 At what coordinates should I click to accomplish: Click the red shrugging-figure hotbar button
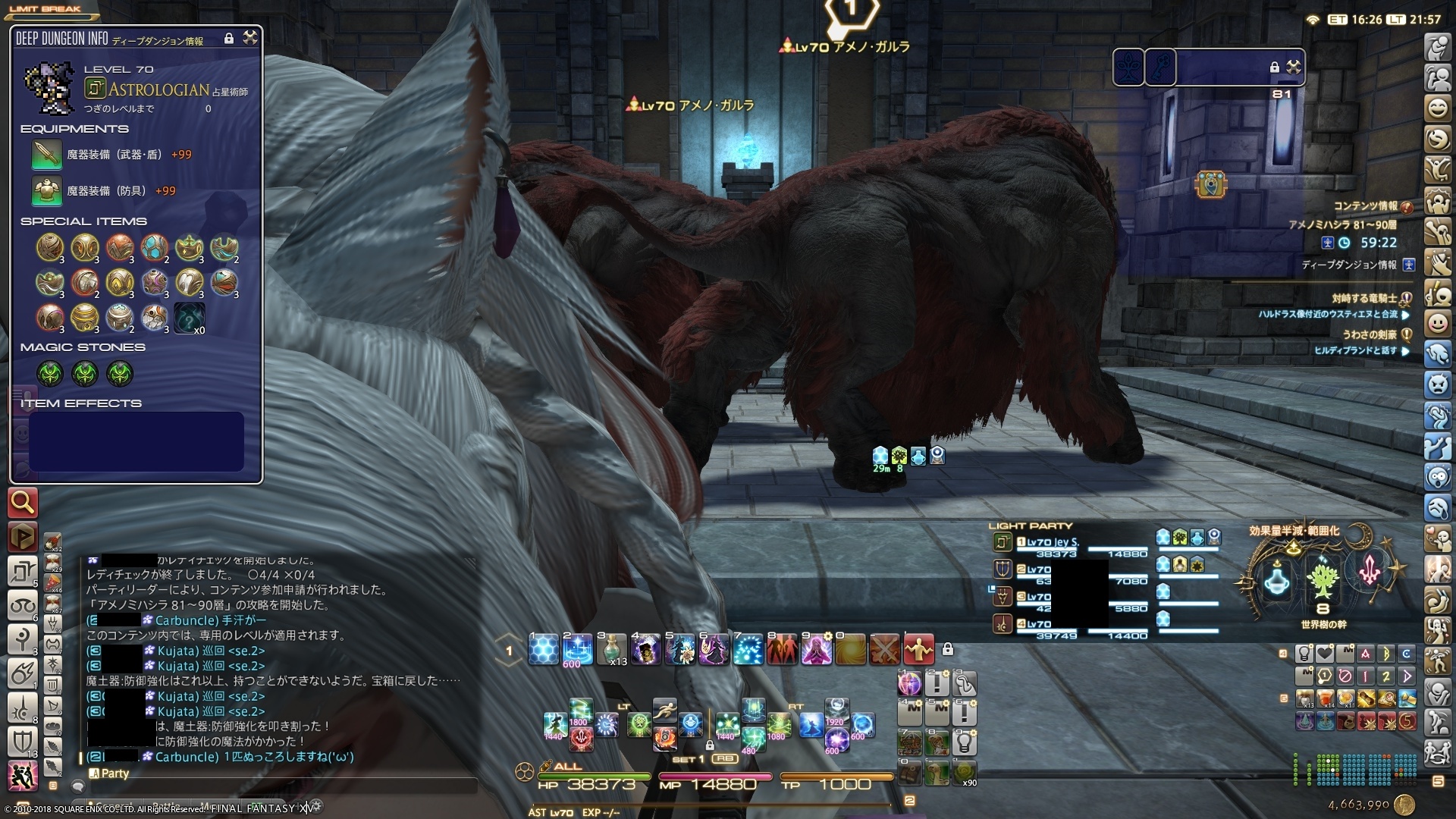pos(918,650)
